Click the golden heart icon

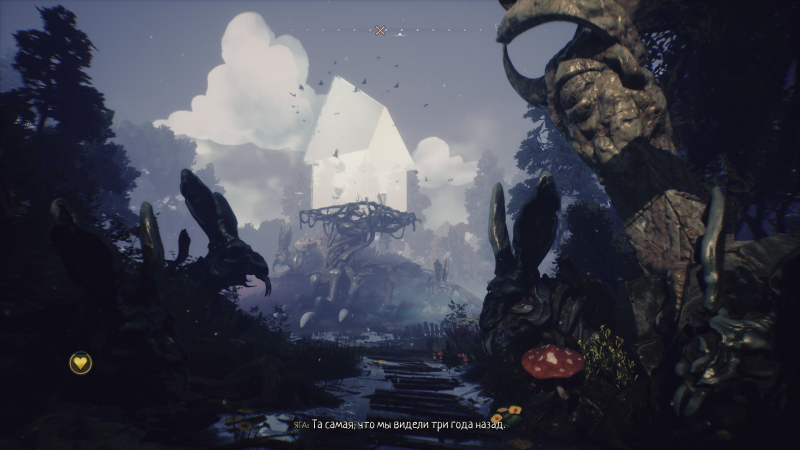pos(80,363)
